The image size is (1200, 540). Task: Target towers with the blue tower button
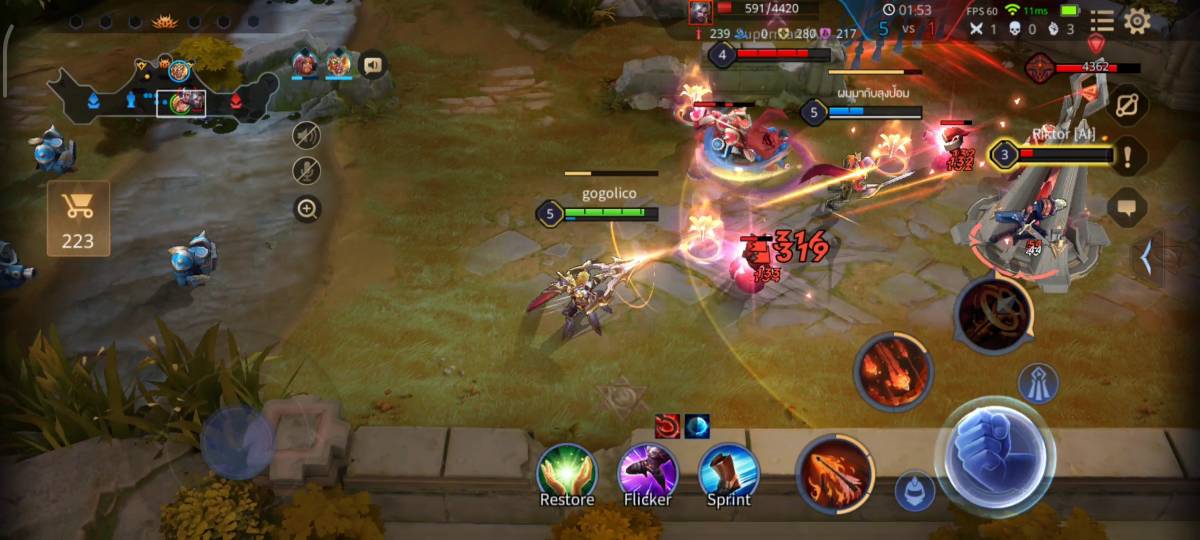coord(1038,384)
